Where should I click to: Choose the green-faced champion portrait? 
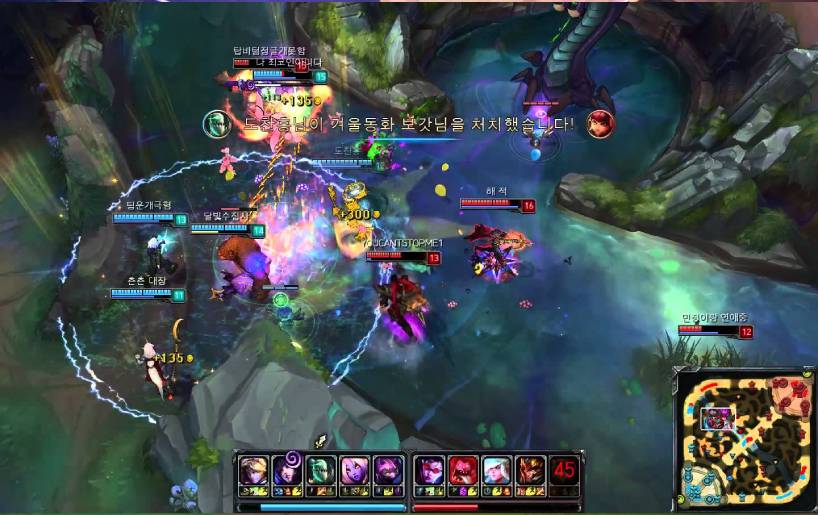point(320,470)
